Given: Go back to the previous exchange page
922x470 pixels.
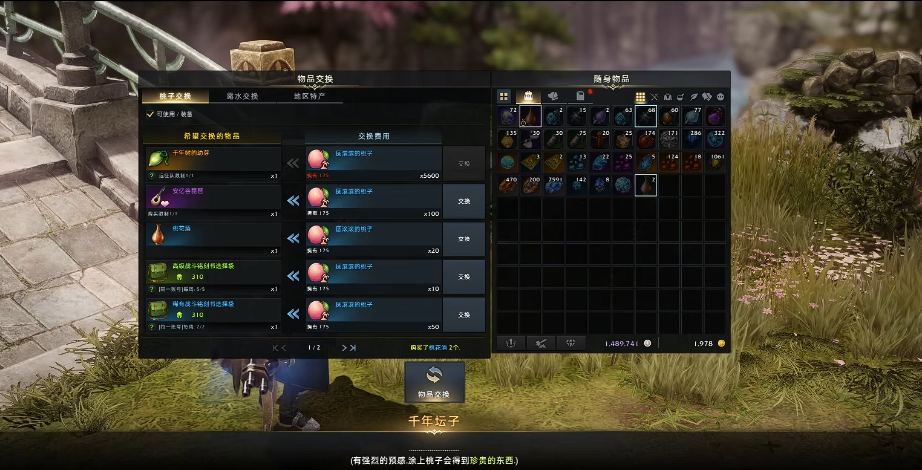Looking at the screenshot, I should coord(280,347).
